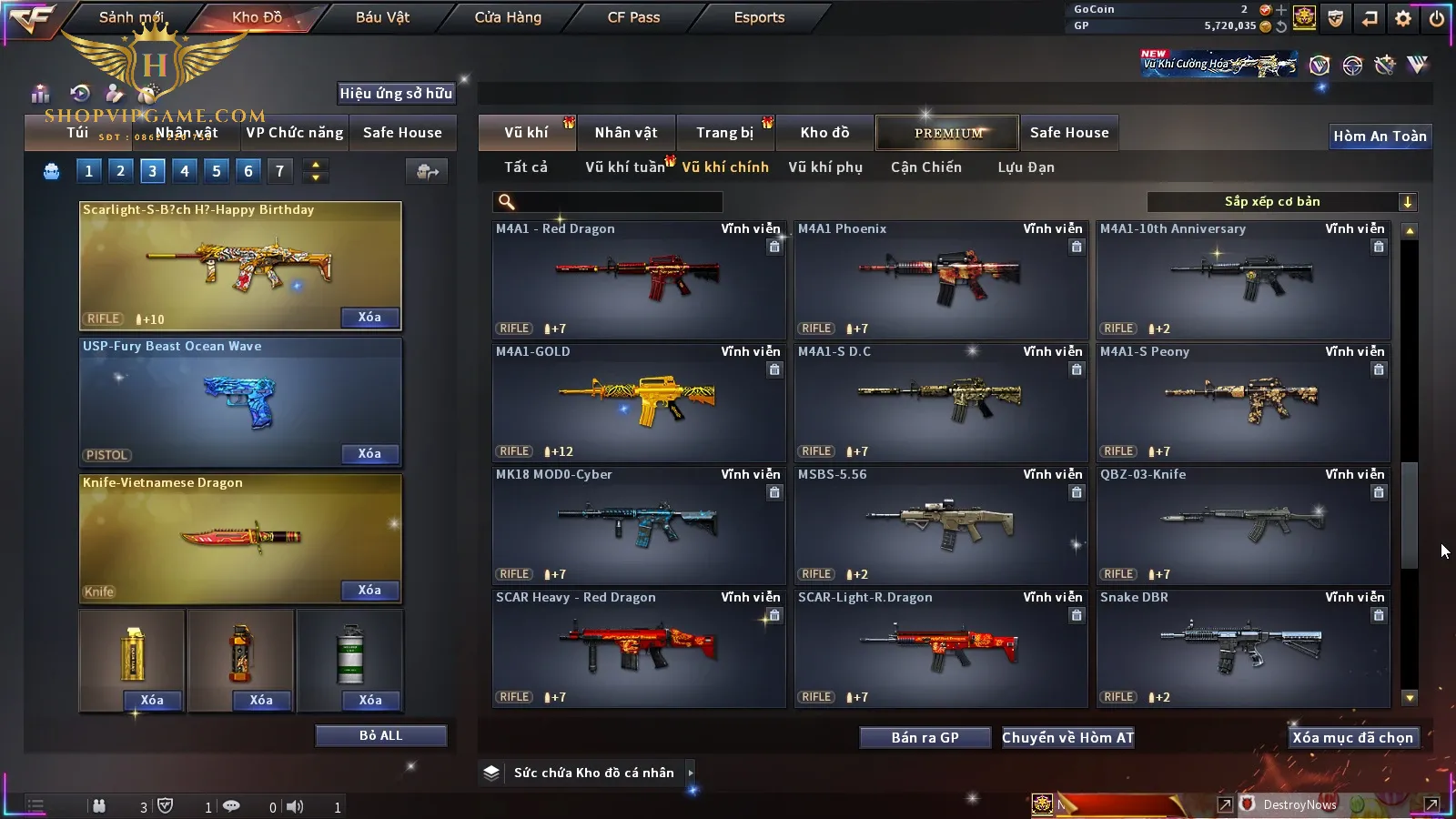1456x819 pixels.
Task: Sell item with Bán ra GP
Action: [925, 737]
